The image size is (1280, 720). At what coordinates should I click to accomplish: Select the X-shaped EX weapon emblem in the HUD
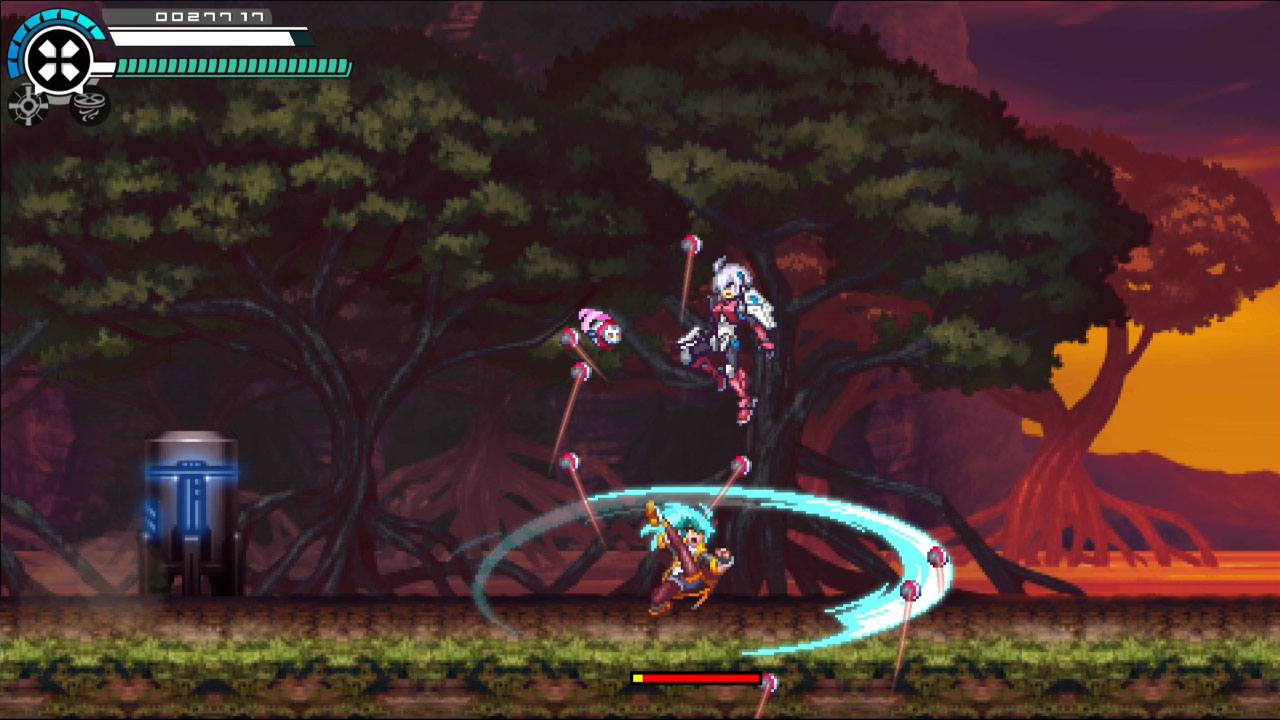click(55, 56)
